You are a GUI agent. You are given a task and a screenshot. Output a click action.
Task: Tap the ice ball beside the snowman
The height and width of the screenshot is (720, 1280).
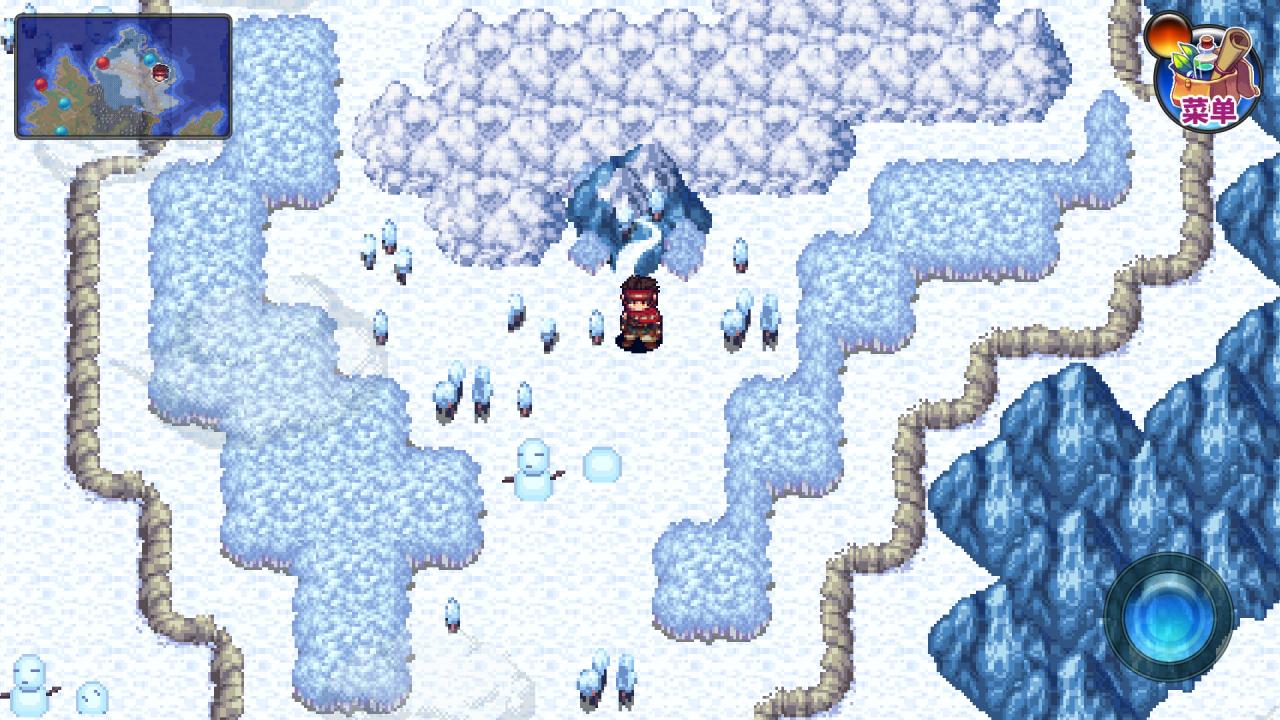click(601, 462)
